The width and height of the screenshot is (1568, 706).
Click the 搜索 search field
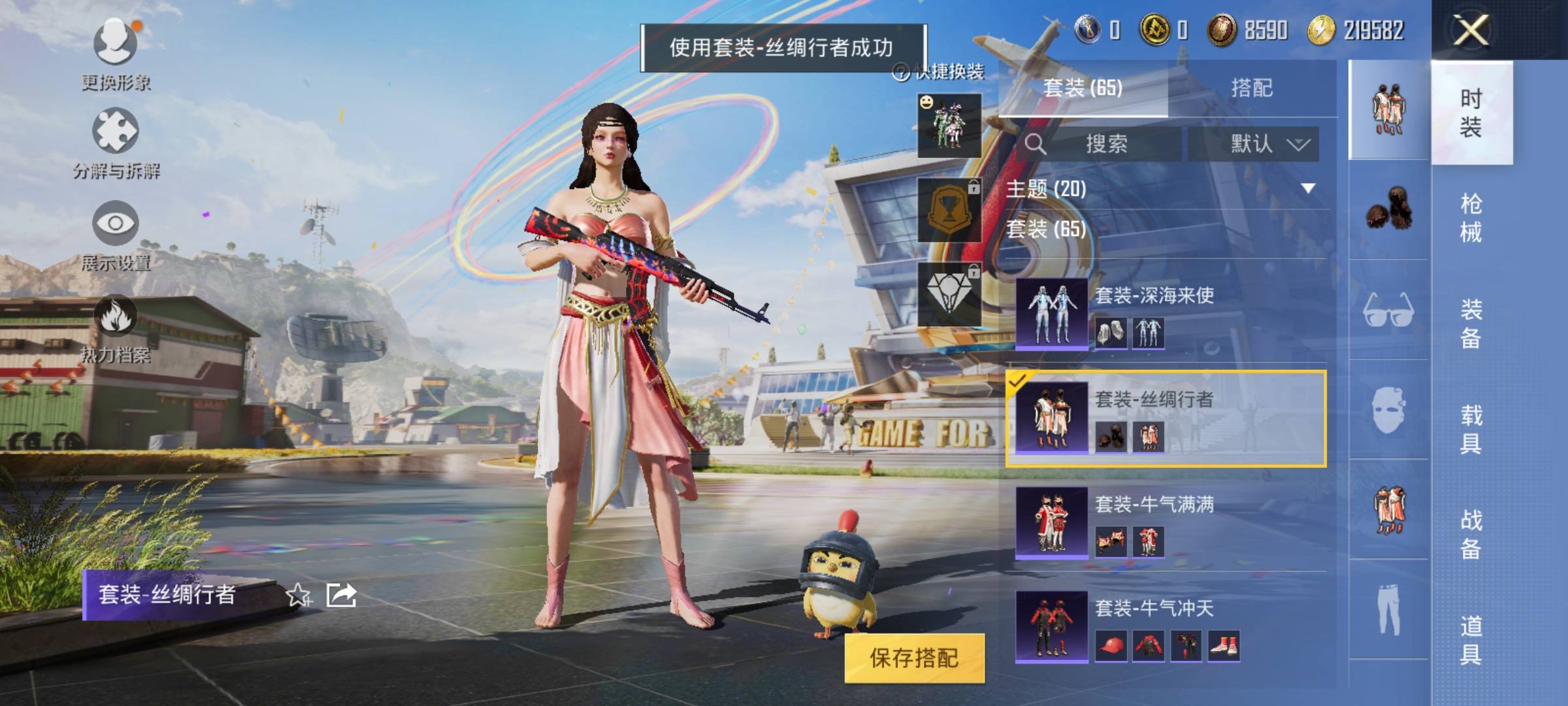1105,144
